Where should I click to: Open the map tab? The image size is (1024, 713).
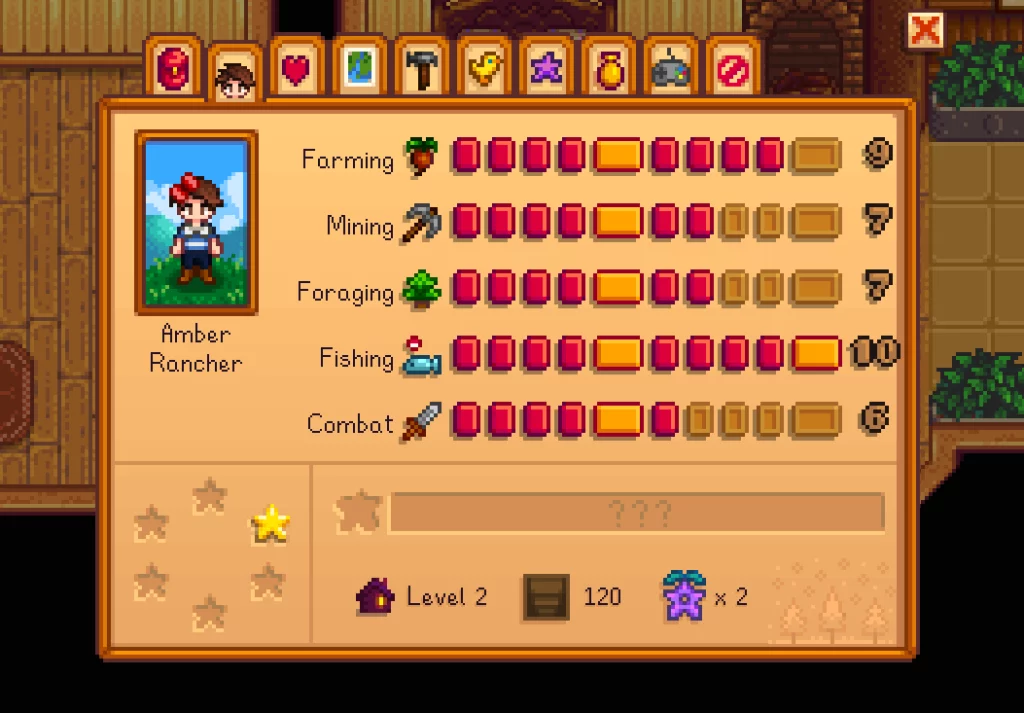(x=359, y=68)
